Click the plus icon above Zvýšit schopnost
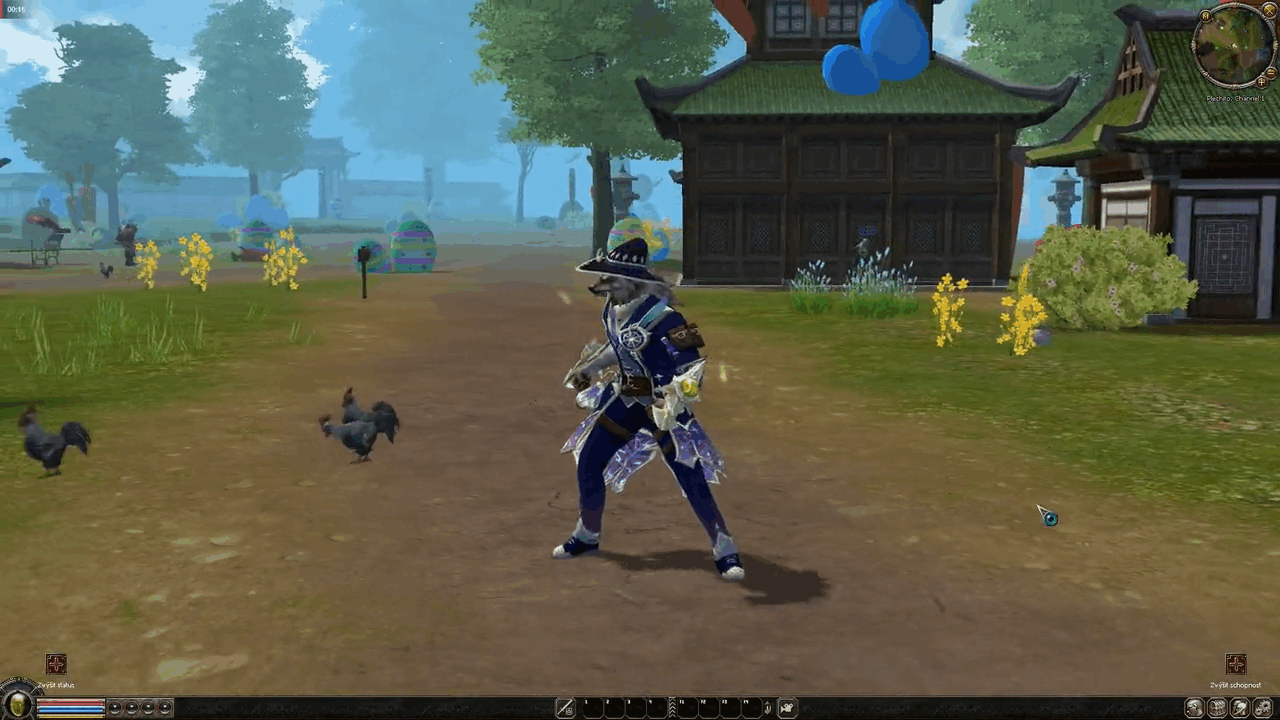Viewport: 1280px width, 720px height. tap(1236, 662)
